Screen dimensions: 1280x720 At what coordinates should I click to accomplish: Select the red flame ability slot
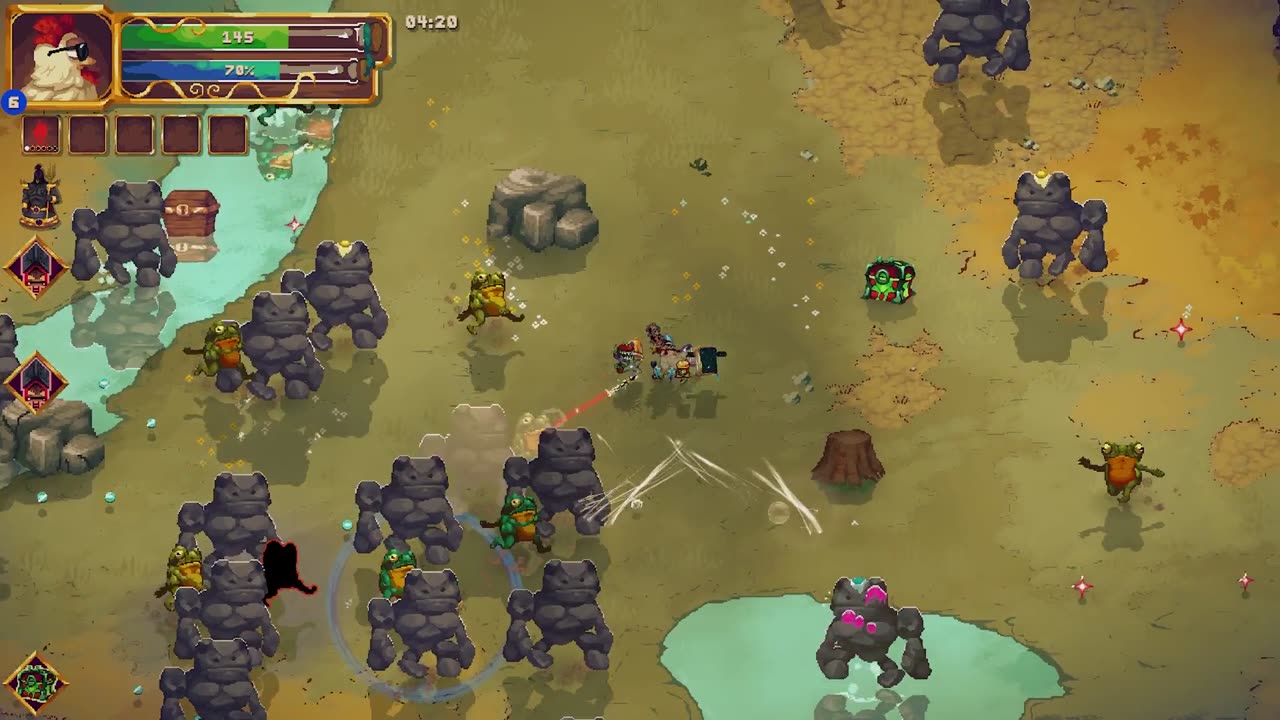(x=41, y=134)
